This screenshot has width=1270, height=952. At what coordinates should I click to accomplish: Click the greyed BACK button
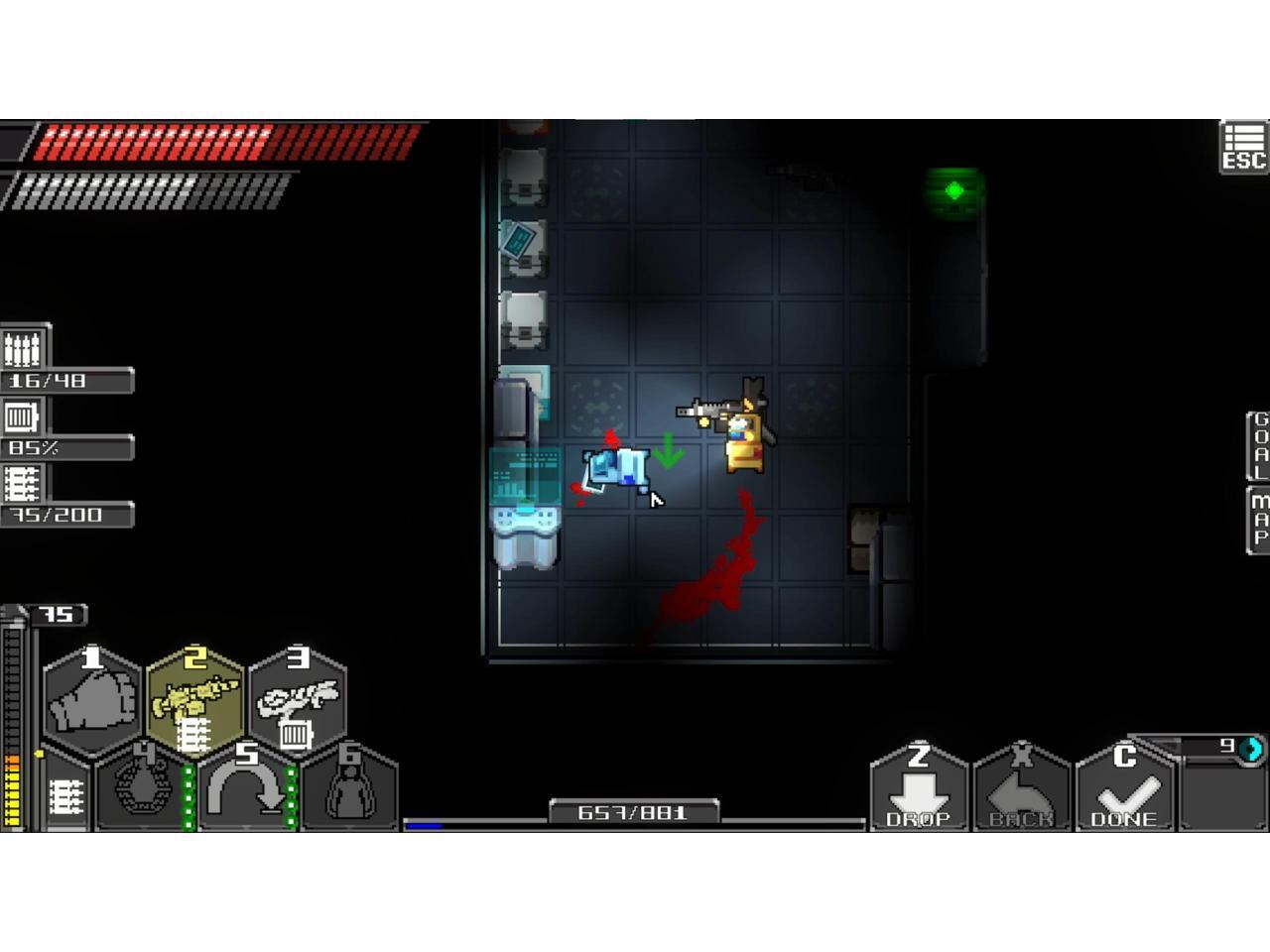click(x=1022, y=790)
